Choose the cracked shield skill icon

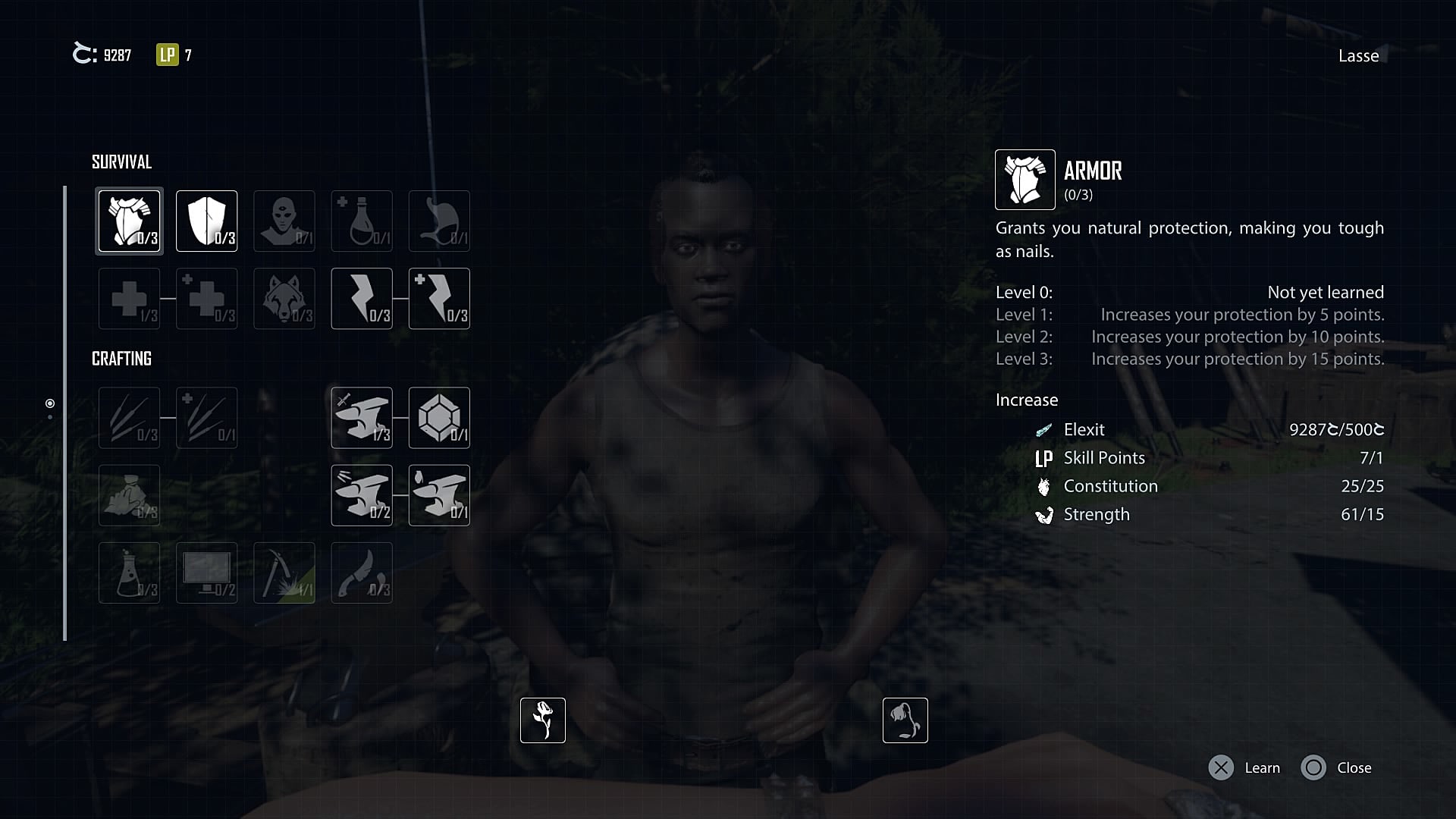tap(206, 221)
